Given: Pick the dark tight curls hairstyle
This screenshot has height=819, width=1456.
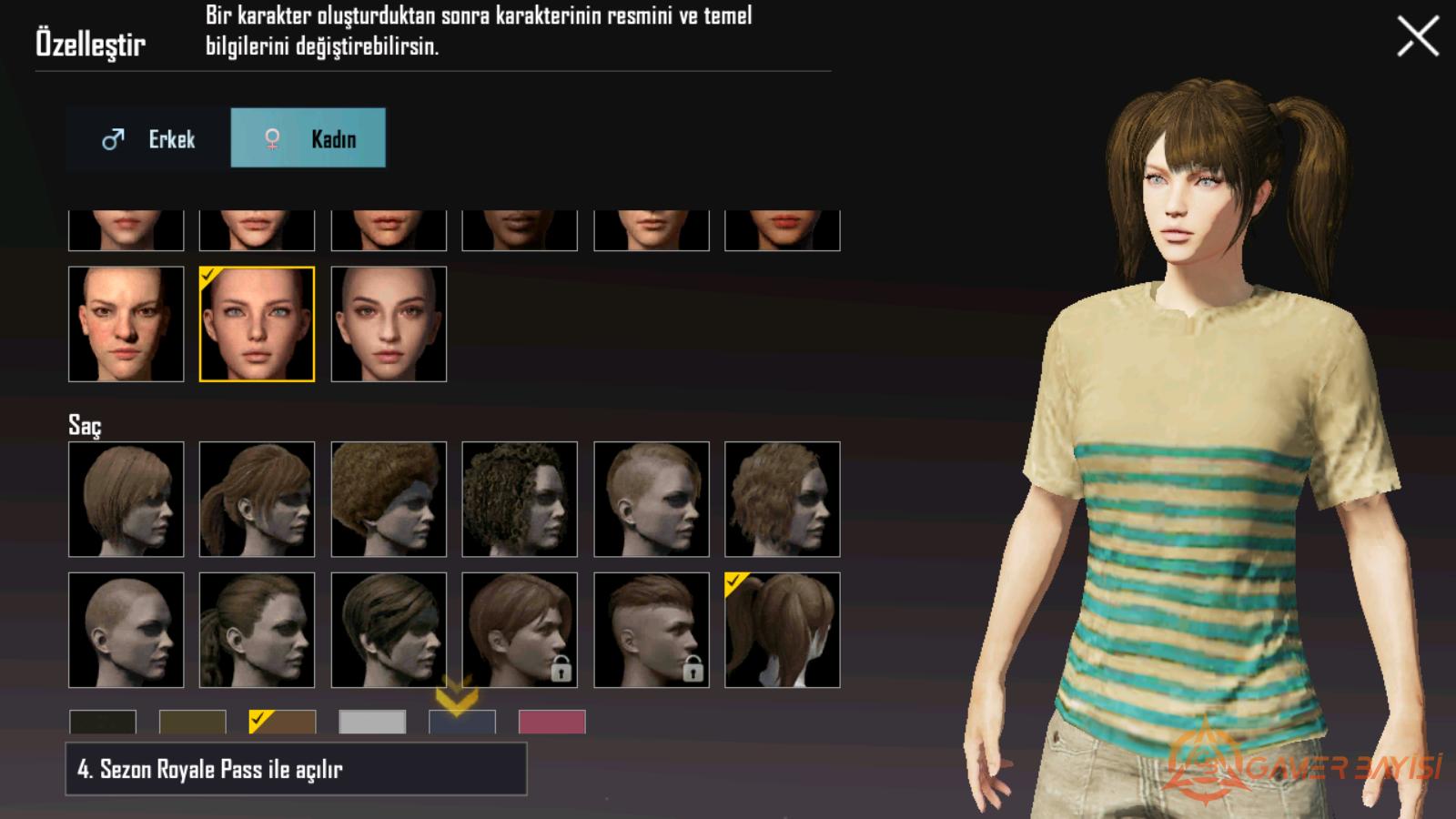Looking at the screenshot, I should pyautogui.click(x=520, y=500).
